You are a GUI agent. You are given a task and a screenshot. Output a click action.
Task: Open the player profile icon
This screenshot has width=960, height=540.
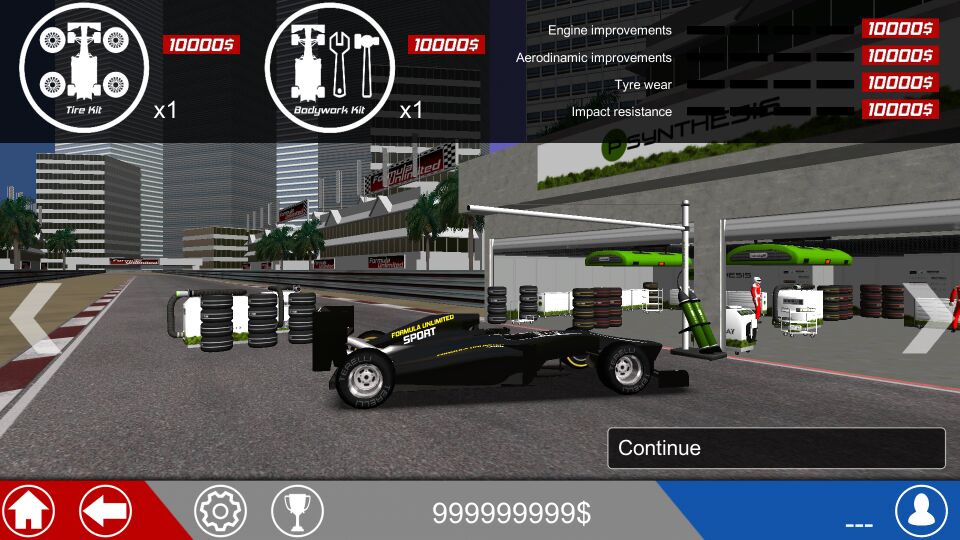point(921,511)
